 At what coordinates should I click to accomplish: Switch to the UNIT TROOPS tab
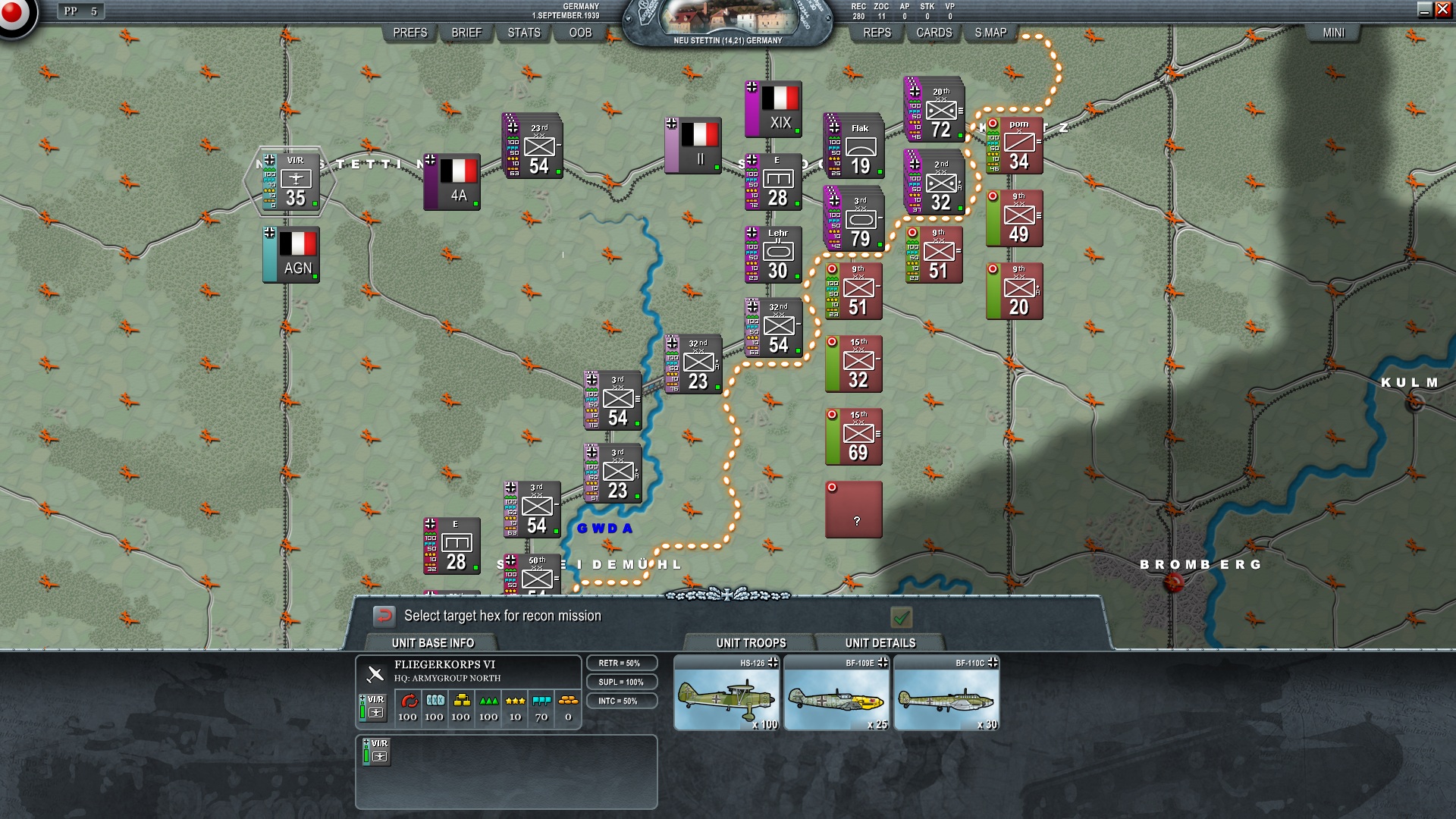click(749, 642)
